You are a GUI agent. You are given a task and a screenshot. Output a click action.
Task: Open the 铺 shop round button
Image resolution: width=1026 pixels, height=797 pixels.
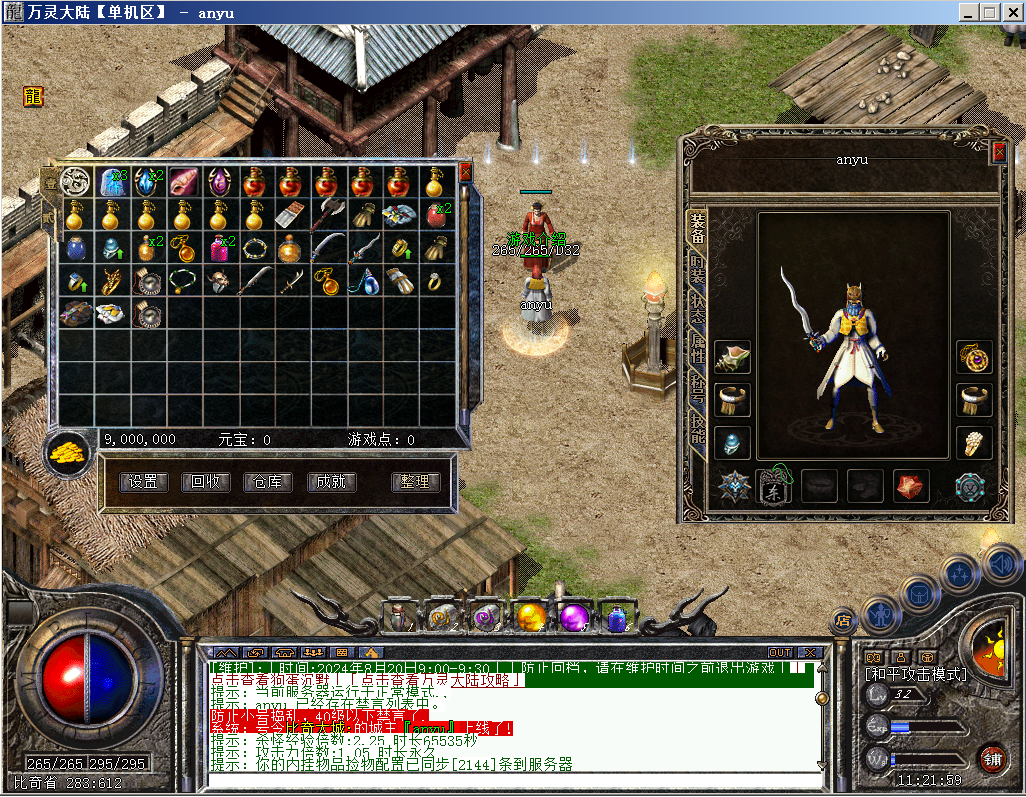tap(991, 758)
